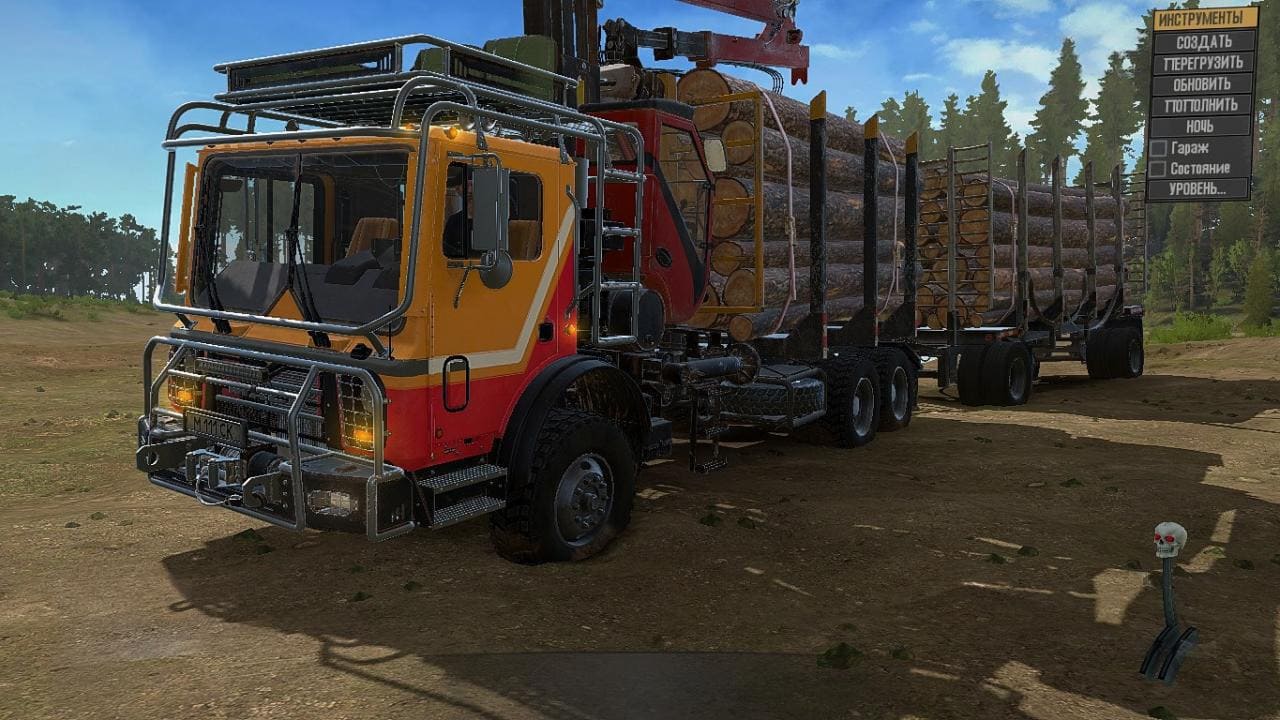Select the СОЗДАТЬ button
1280x720 pixels.
1203,42
